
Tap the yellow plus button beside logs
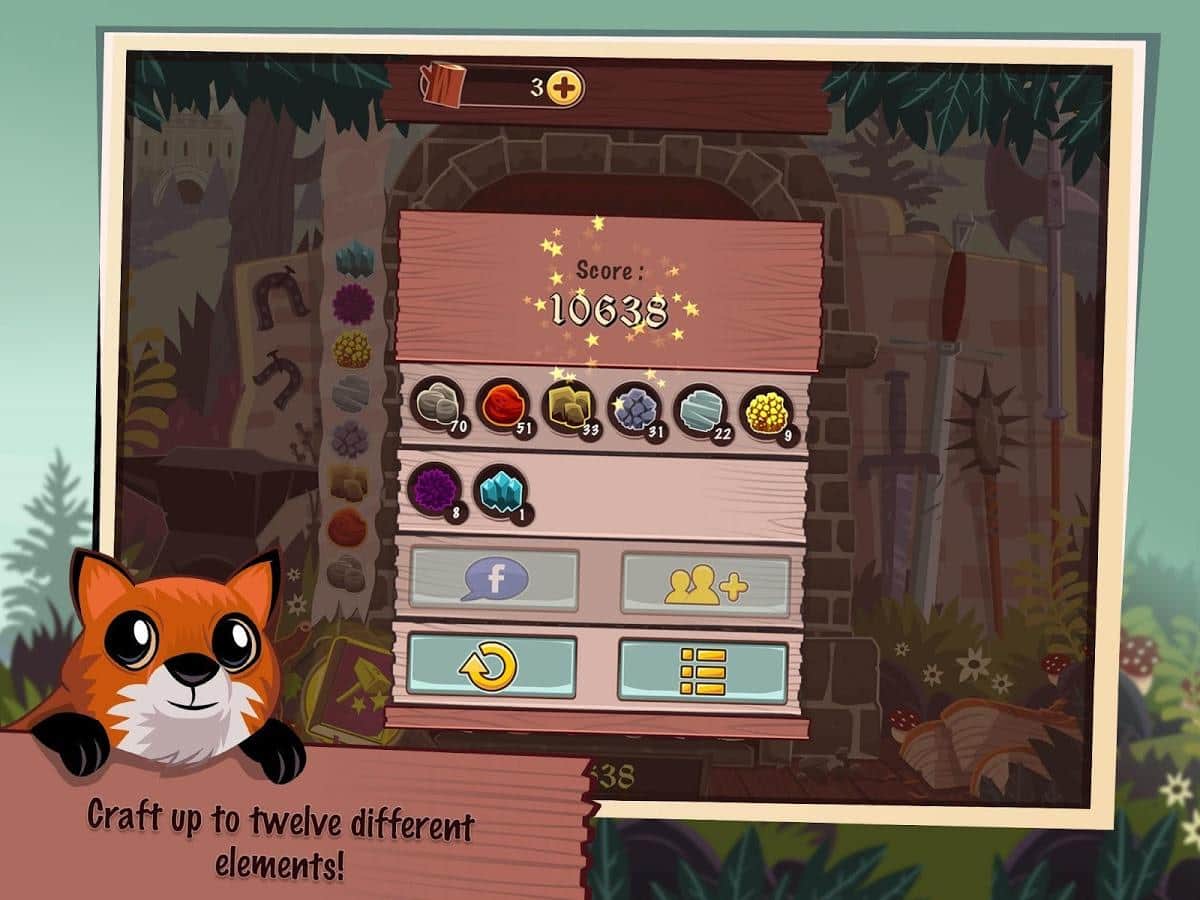tap(565, 88)
